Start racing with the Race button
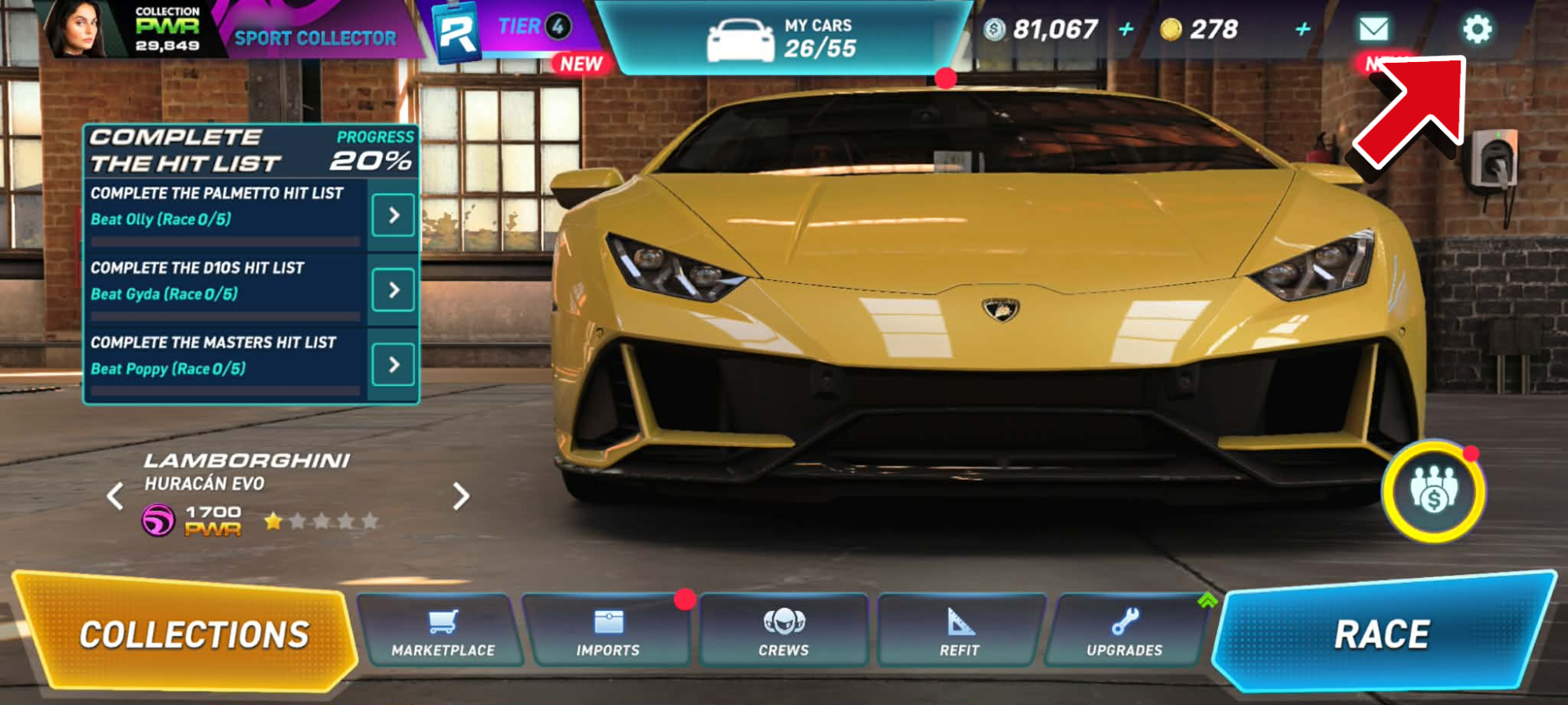Image resolution: width=1568 pixels, height=705 pixels. point(1382,634)
